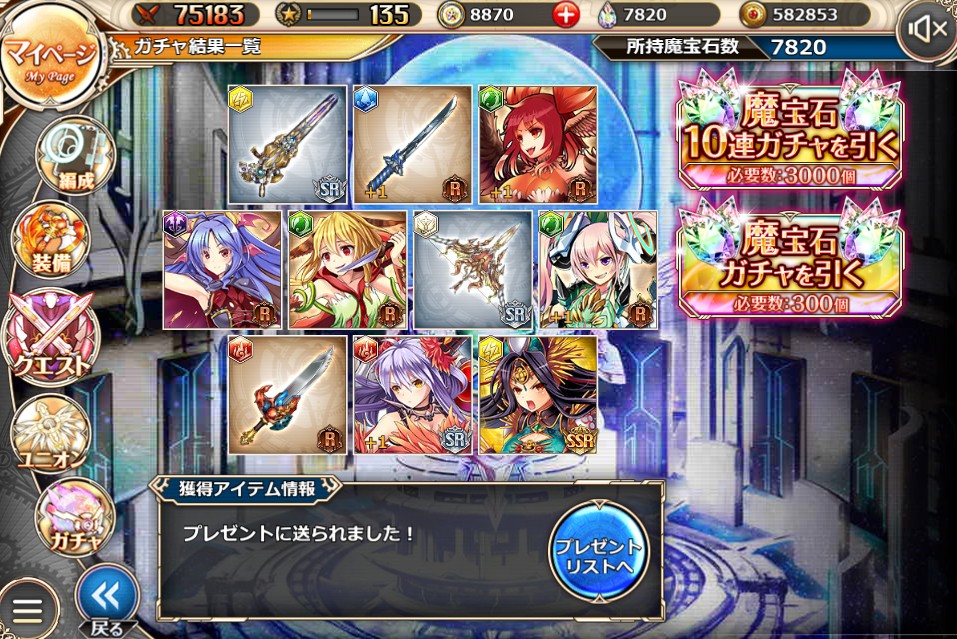Tap the red plus button to add currency
The image size is (957, 639).
pos(567,15)
